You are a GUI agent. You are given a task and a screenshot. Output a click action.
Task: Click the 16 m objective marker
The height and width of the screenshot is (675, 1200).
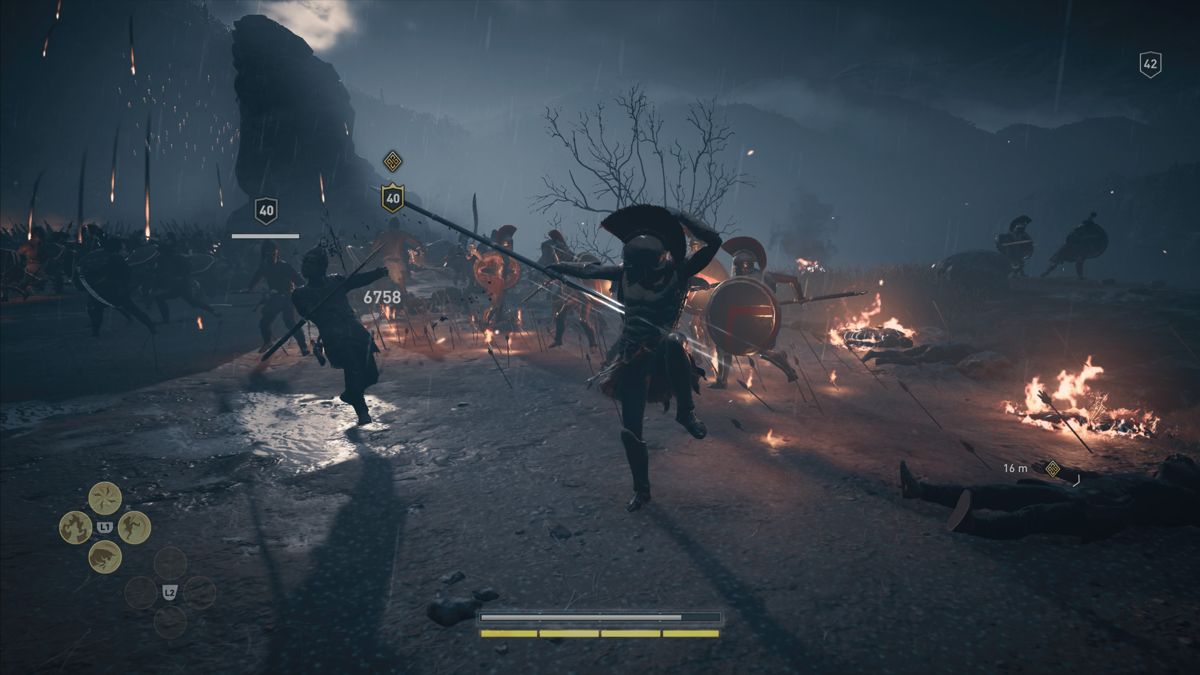(1052, 468)
